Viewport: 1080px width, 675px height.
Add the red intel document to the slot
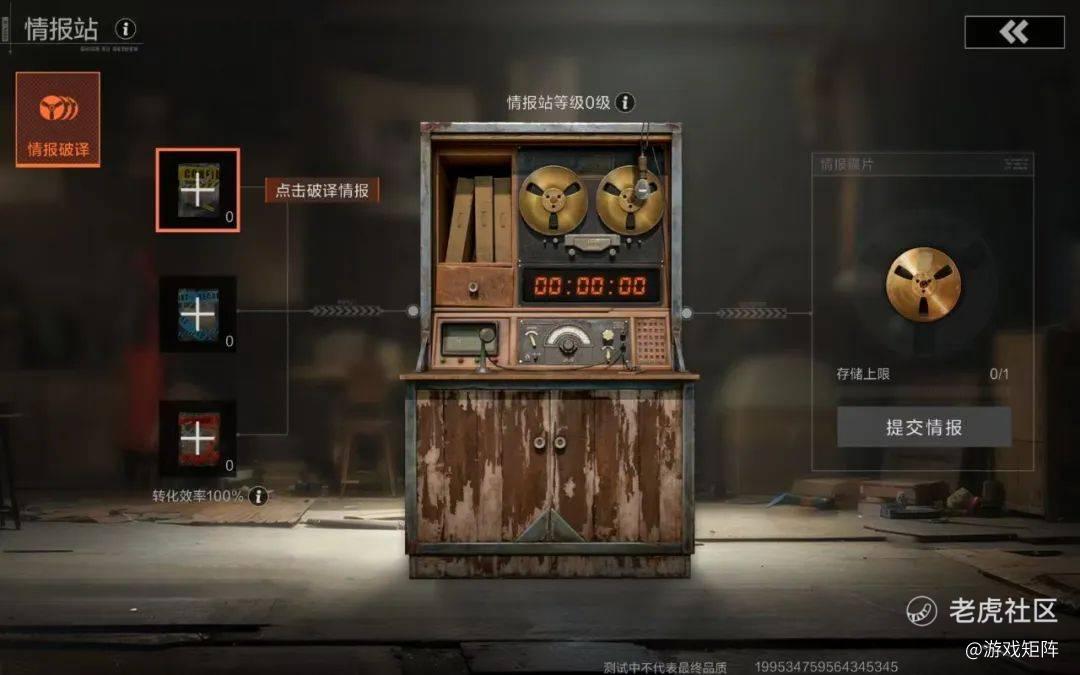coord(198,438)
